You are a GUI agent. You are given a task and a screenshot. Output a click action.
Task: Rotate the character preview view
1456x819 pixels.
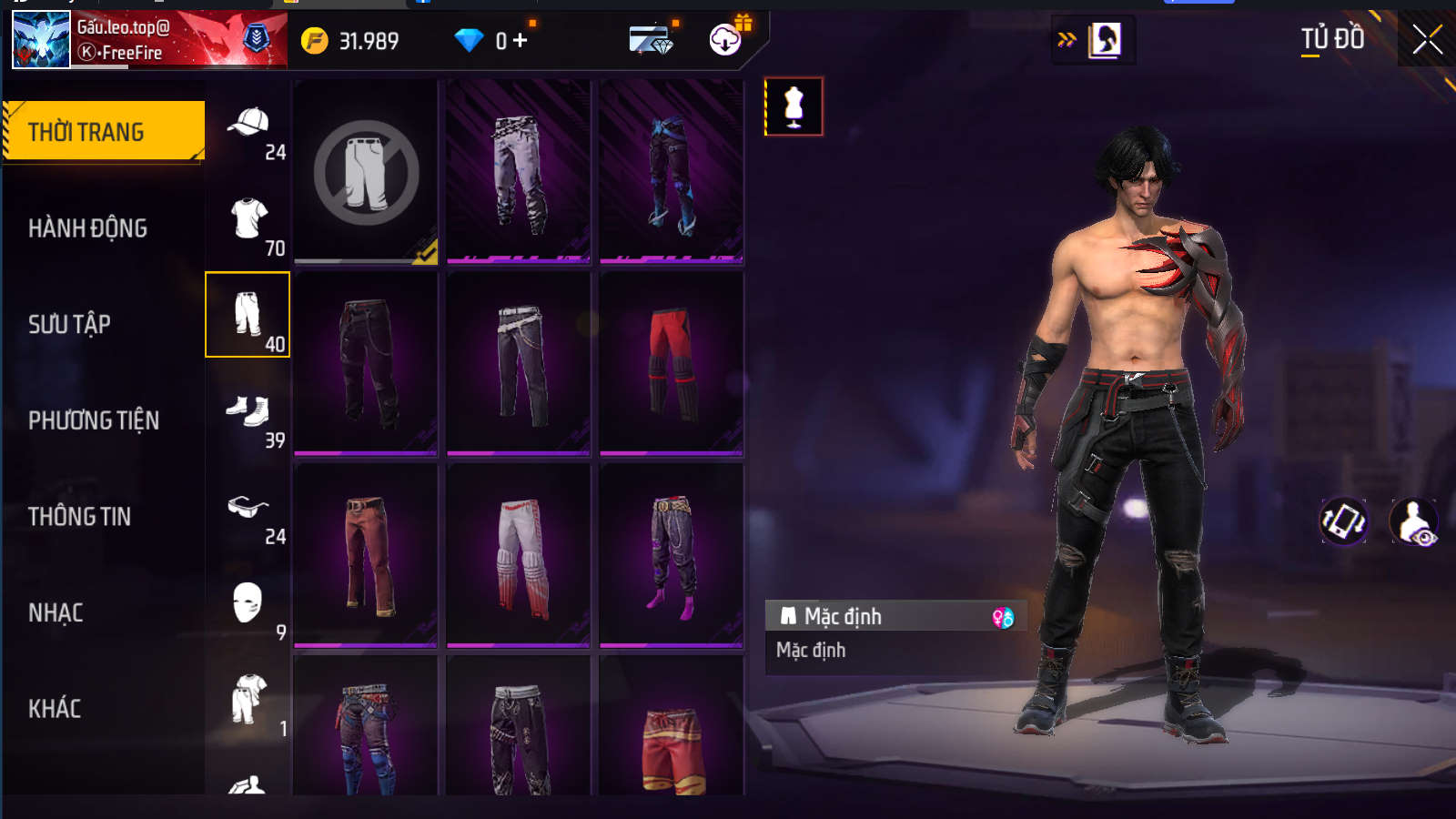[x=1343, y=521]
